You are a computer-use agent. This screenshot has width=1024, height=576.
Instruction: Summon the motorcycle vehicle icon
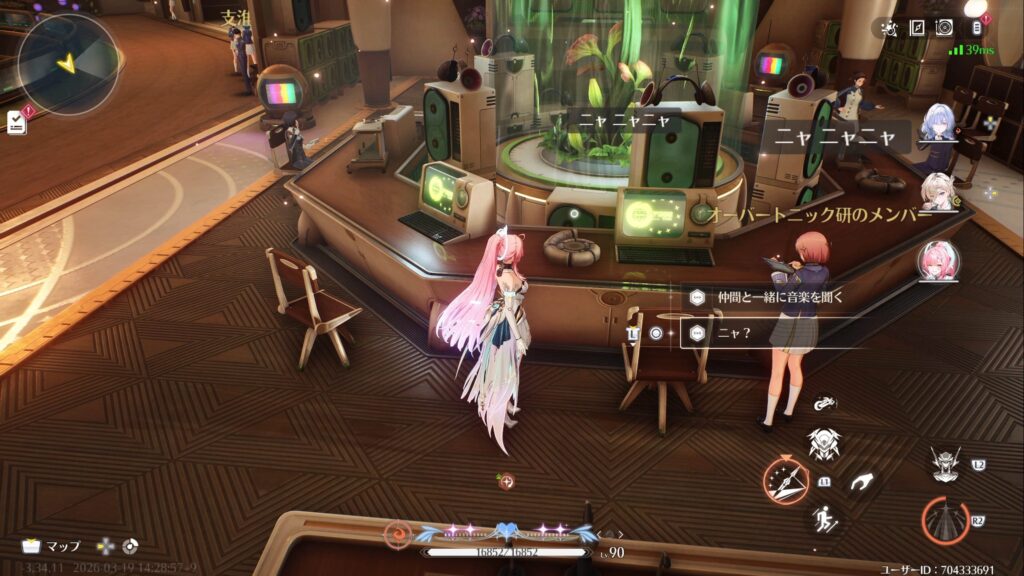tap(825, 404)
